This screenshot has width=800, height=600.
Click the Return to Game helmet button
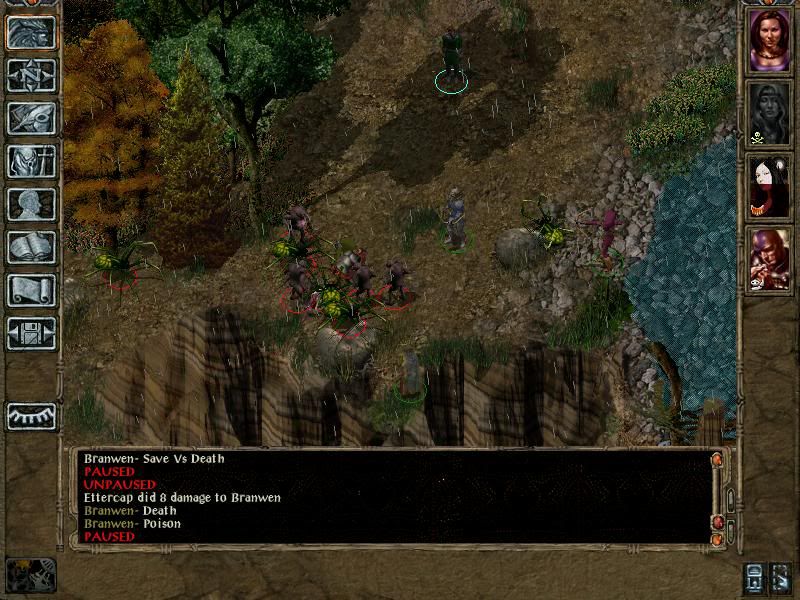[x=31, y=32]
